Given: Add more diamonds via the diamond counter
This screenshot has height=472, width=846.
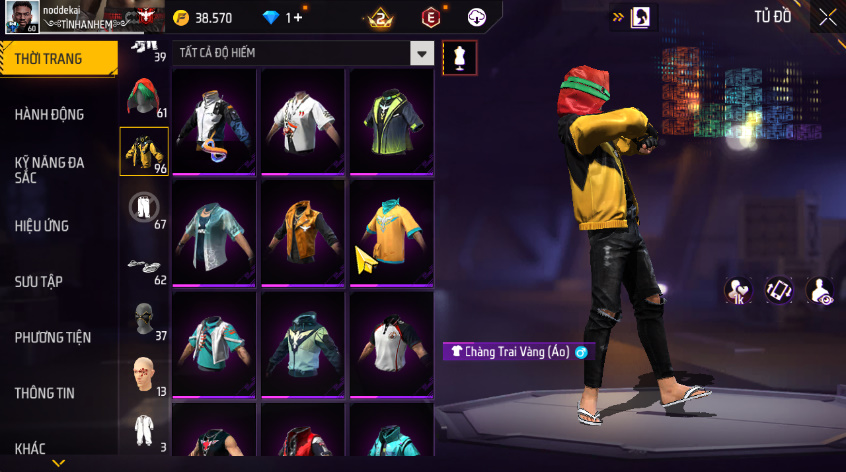Looking at the screenshot, I should click(283, 18).
